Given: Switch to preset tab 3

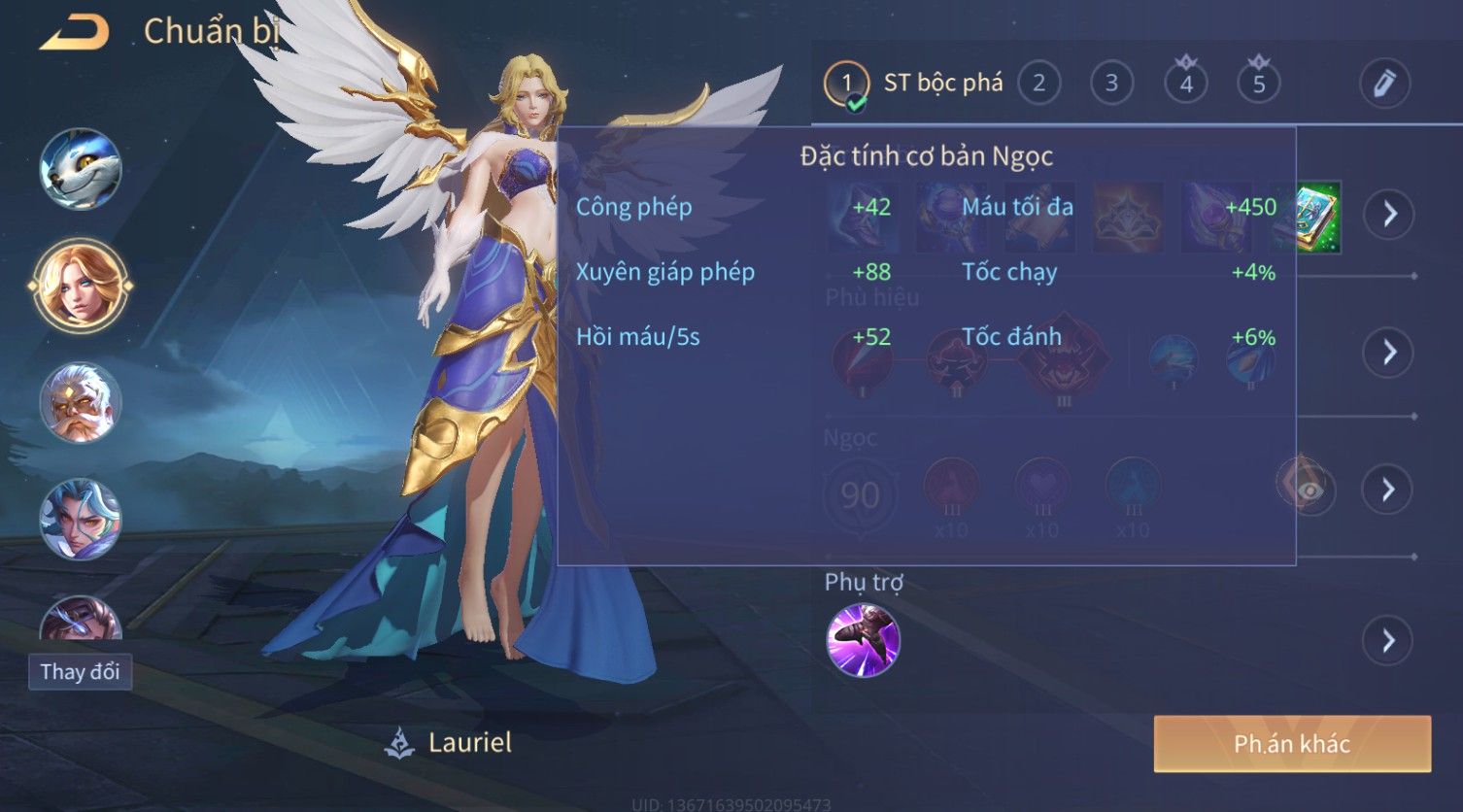Looking at the screenshot, I should pyautogui.click(x=1111, y=84).
